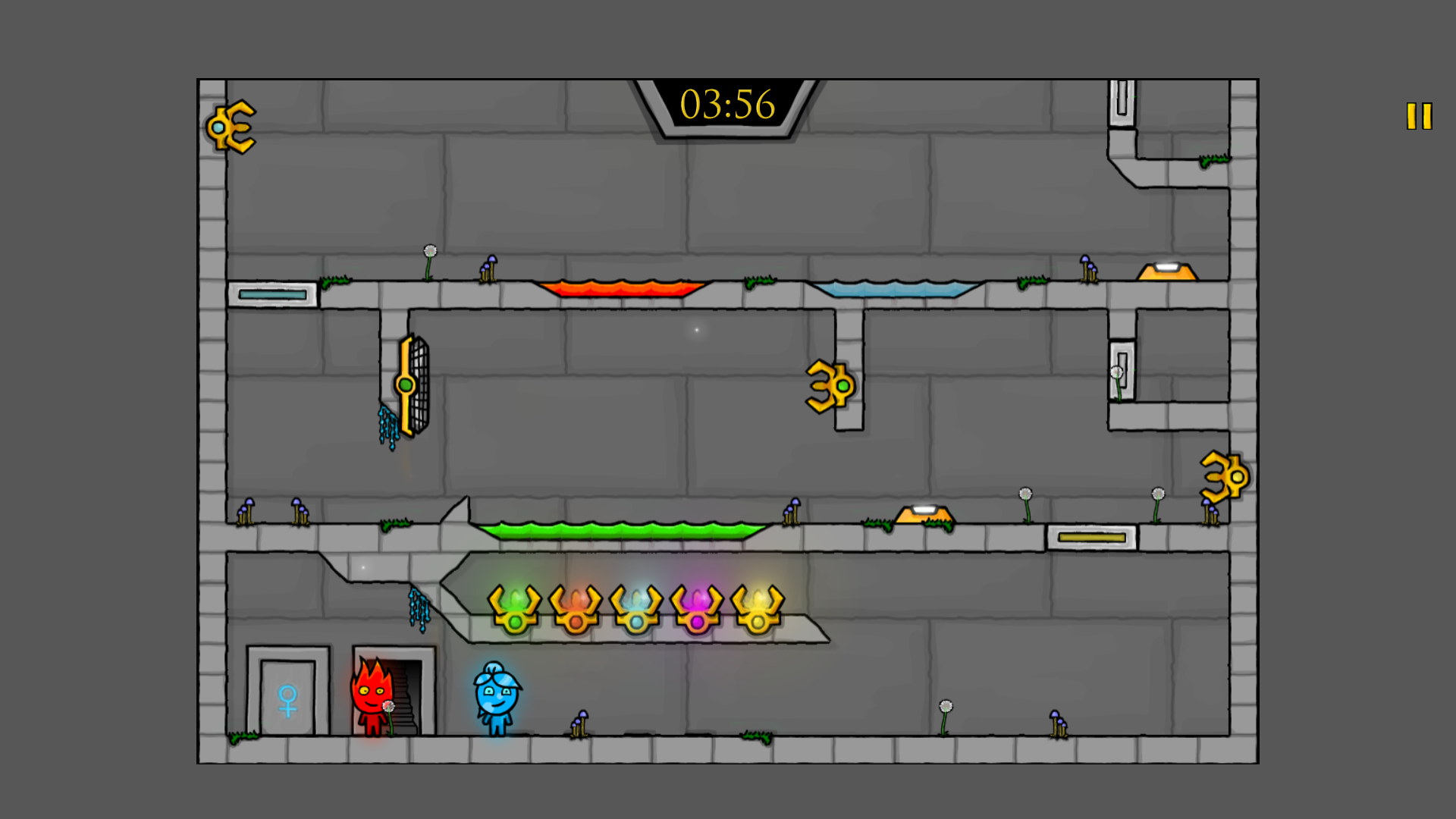Click the yellow horizontal plate near the bottom right
The width and height of the screenshot is (1456, 819).
[1090, 536]
